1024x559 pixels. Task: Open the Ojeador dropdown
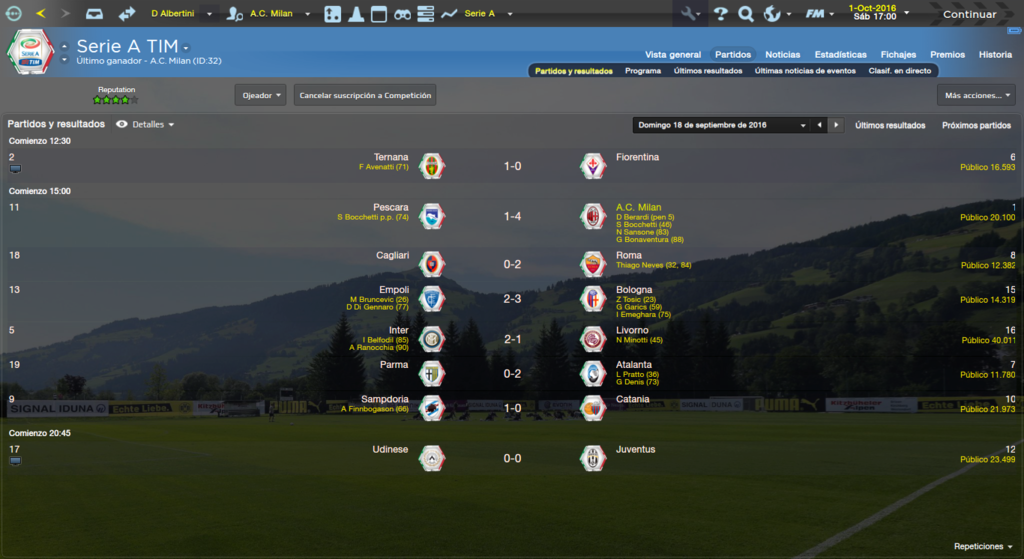[x=260, y=95]
